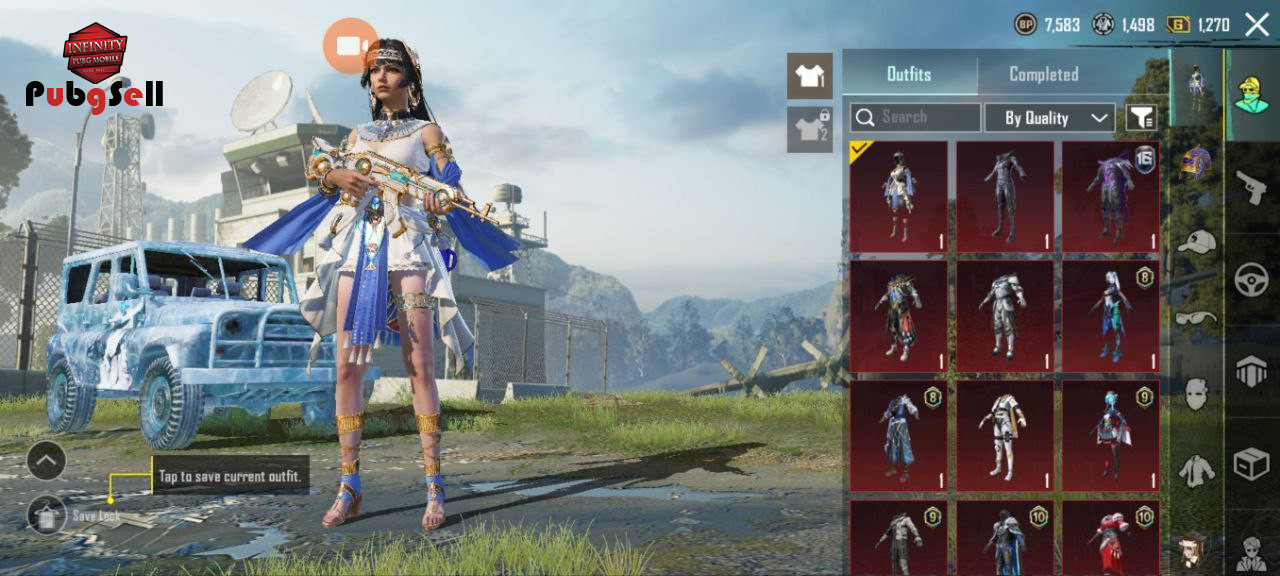The width and height of the screenshot is (1280, 576).
Task: Open the box crate category
Action: [1251, 464]
